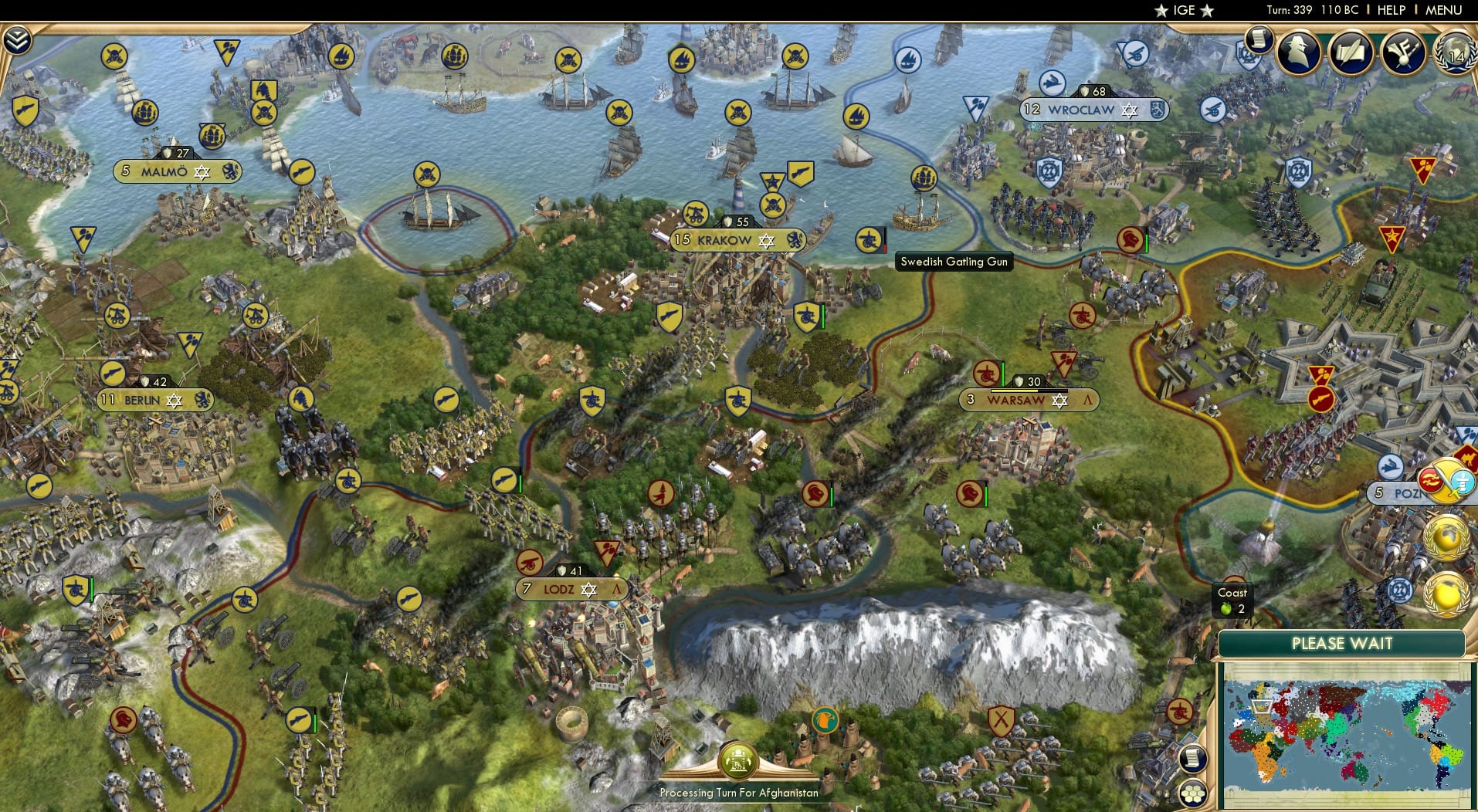Select the Berlin city banner
Viewport: 1478px width, 812px height.
pyautogui.click(x=154, y=401)
